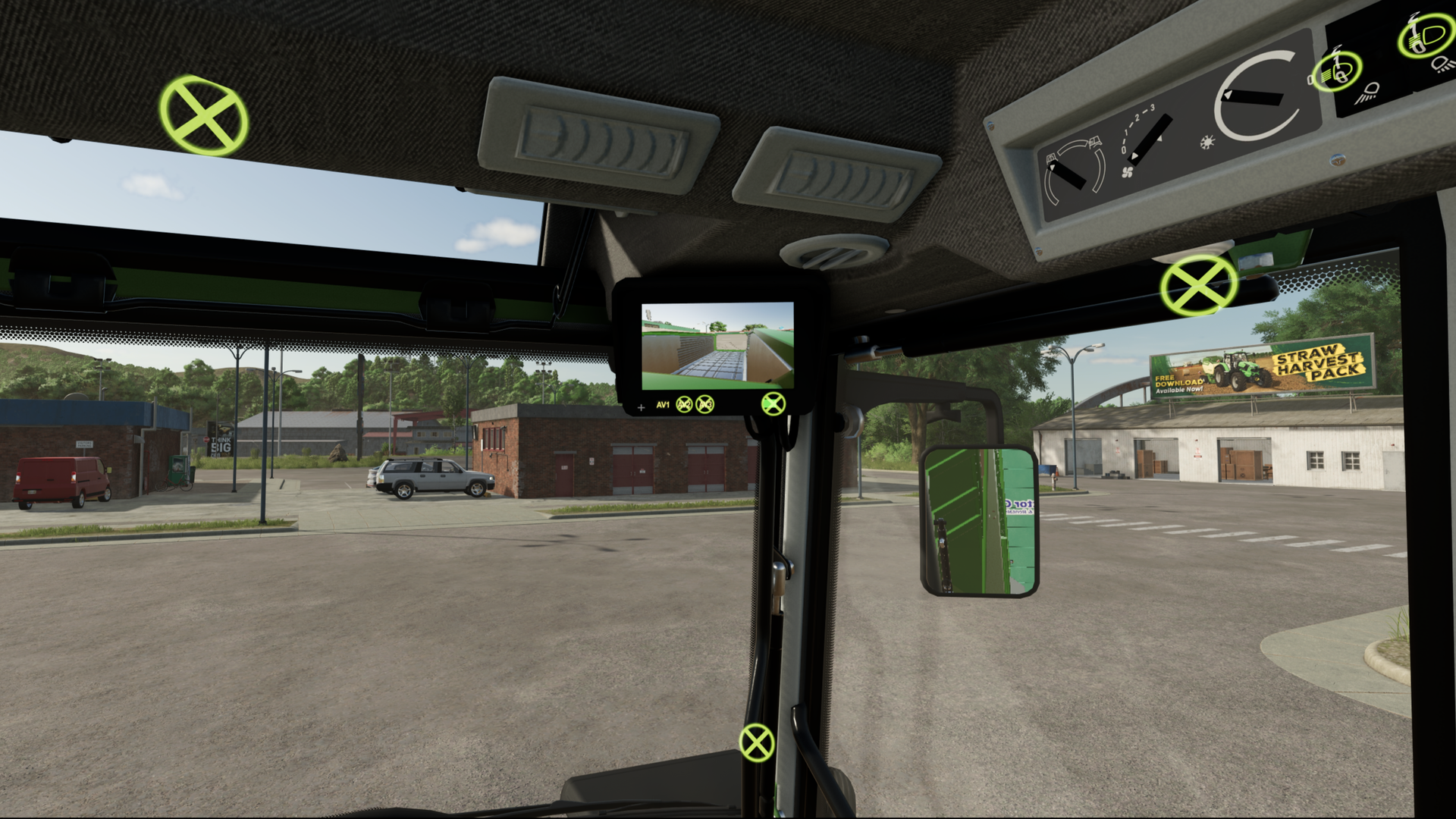Activate the X marker on the lower door pillar
The width and height of the screenshot is (1456, 819).
756,742
